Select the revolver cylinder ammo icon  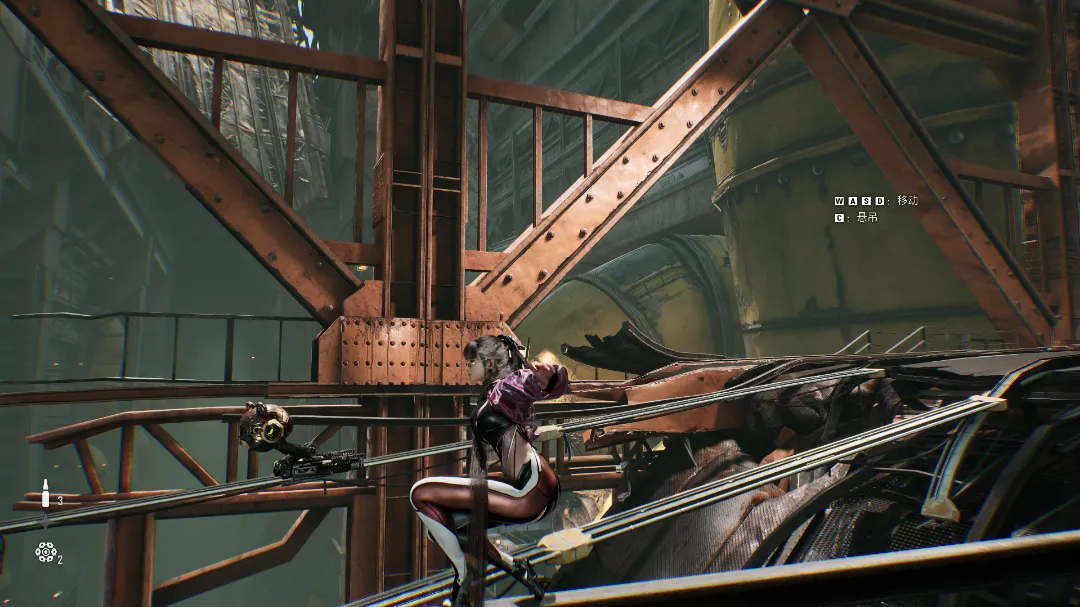click(x=45, y=551)
